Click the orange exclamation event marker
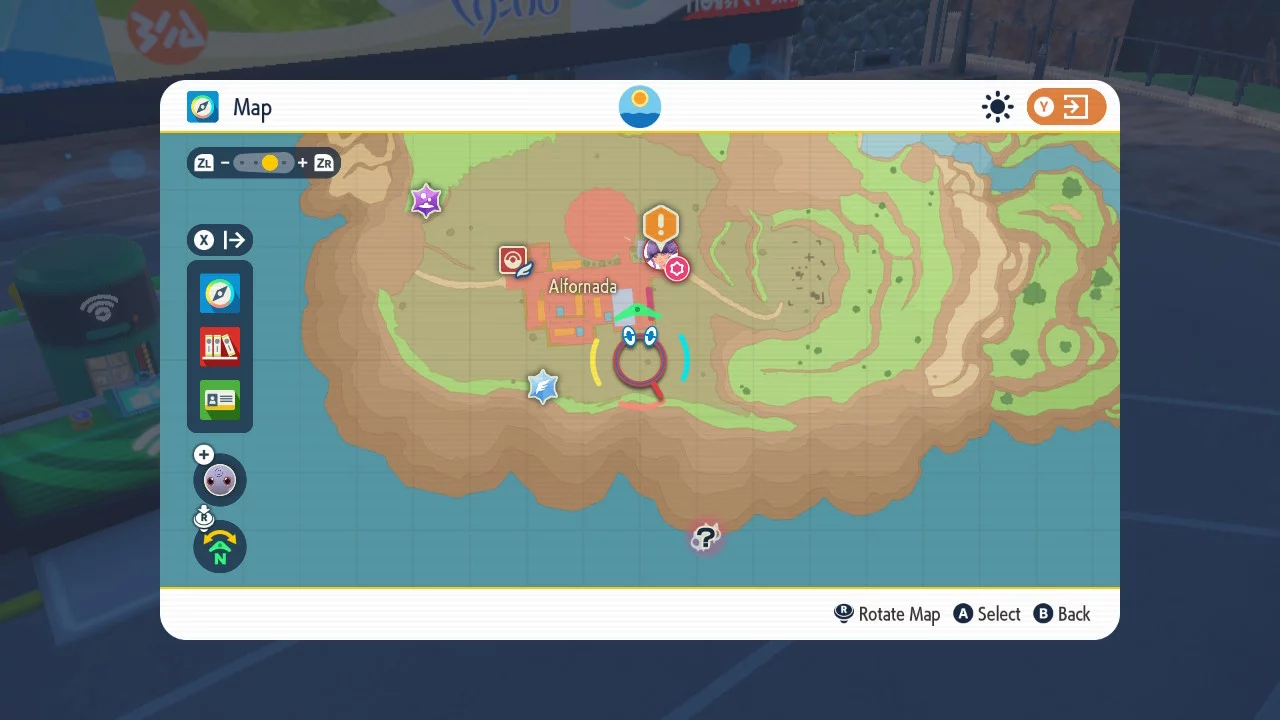This screenshot has height=720, width=1280. 660,224
